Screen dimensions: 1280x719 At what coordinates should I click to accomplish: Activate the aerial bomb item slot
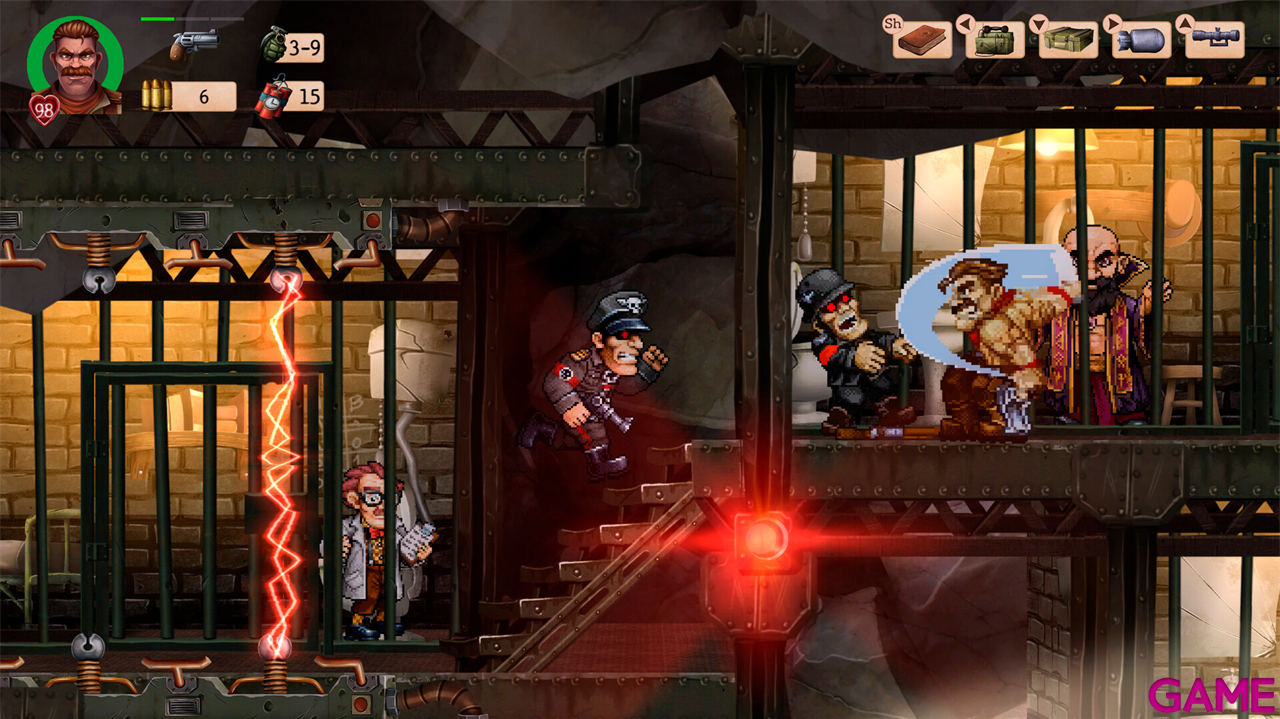click(1141, 40)
